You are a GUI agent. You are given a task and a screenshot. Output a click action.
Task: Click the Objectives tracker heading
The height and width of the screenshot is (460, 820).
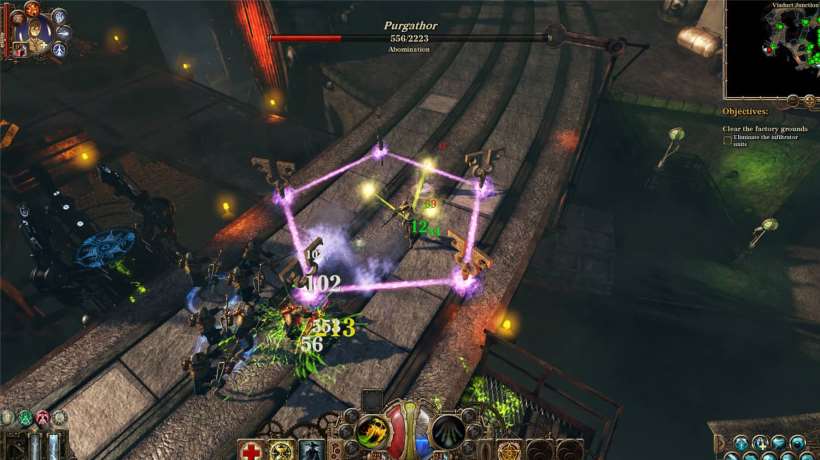click(x=745, y=112)
